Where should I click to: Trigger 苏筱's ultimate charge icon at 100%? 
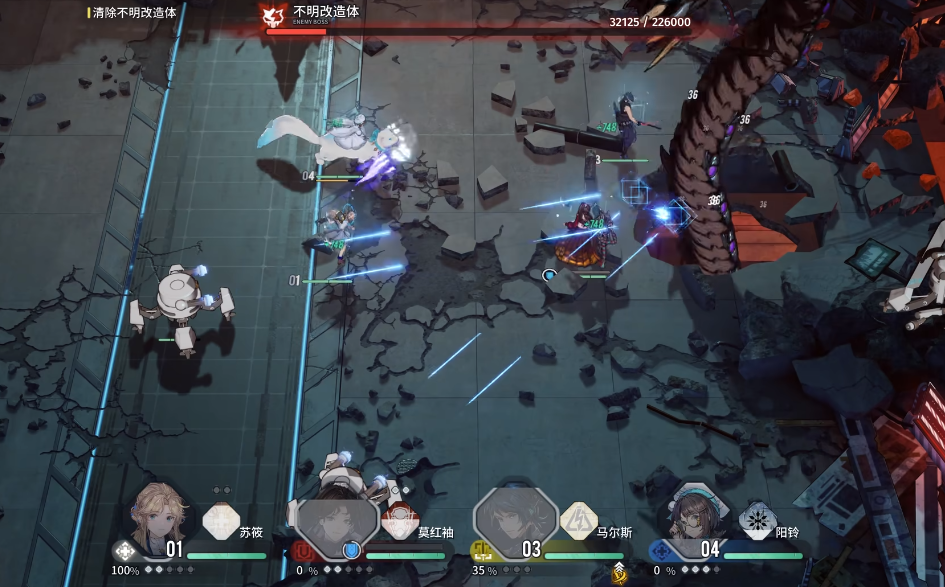tap(124, 550)
